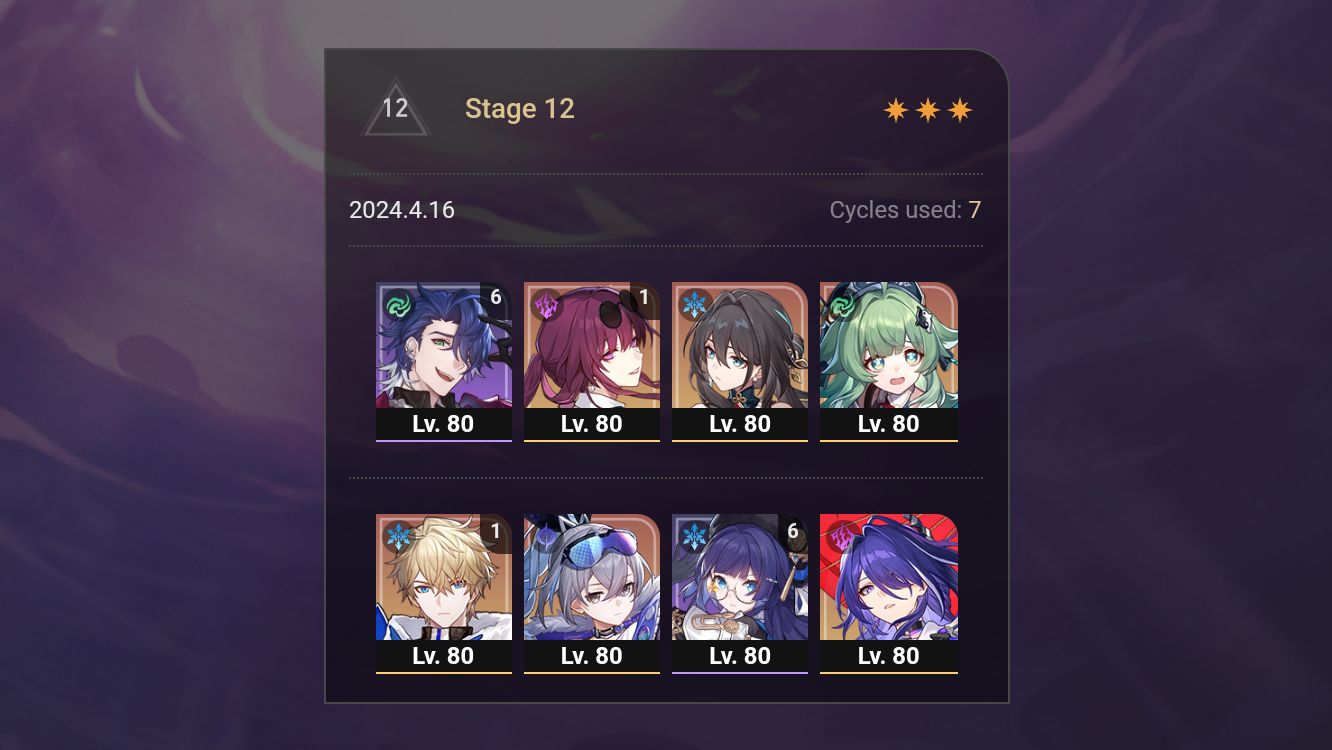
Task: Click the date 2024.4.16 label
Action: coord(402,210)
